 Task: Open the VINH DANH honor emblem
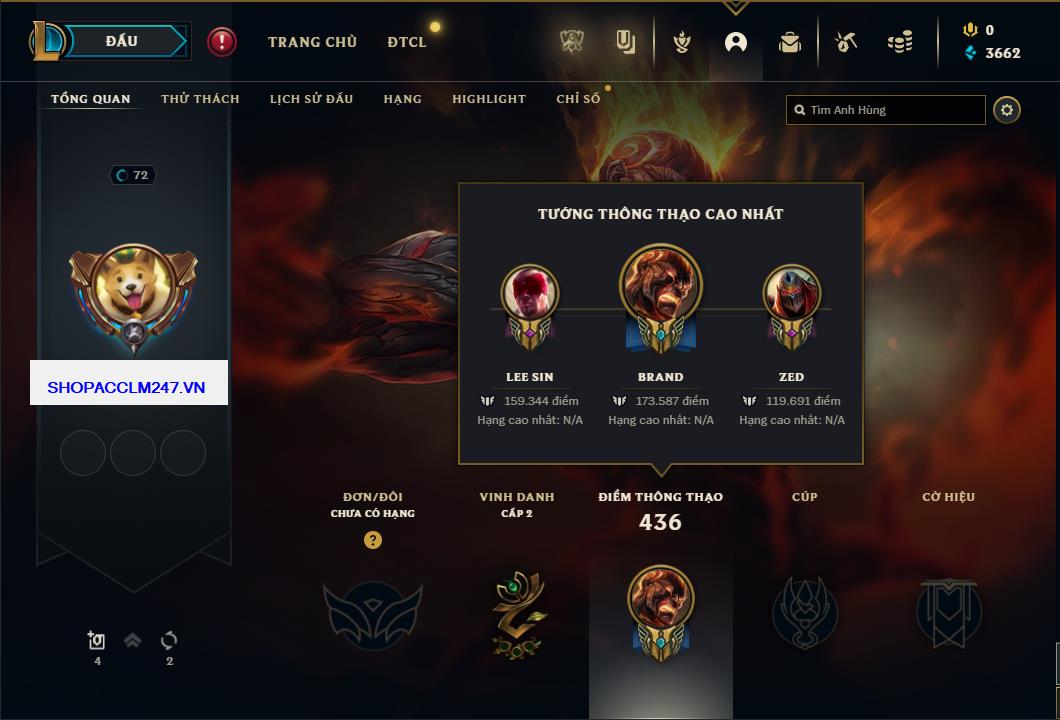(x=517, y=612)
